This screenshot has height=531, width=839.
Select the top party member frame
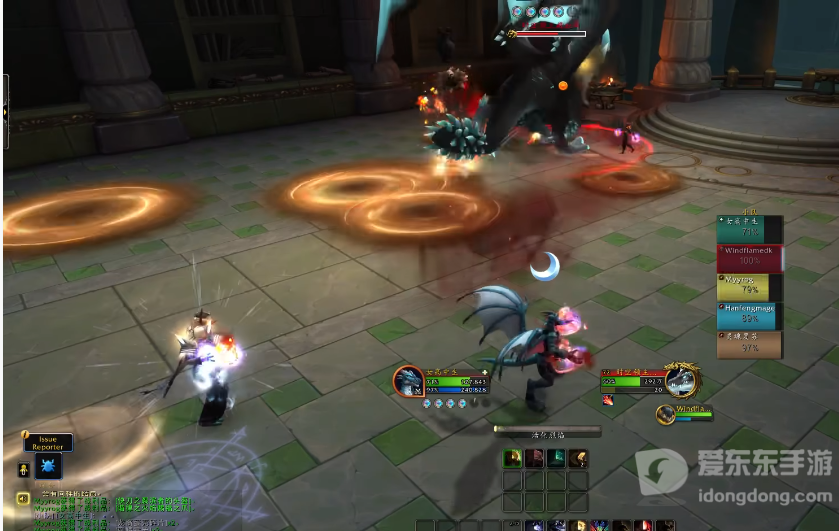pyautogui.click(x=749, y=229)
